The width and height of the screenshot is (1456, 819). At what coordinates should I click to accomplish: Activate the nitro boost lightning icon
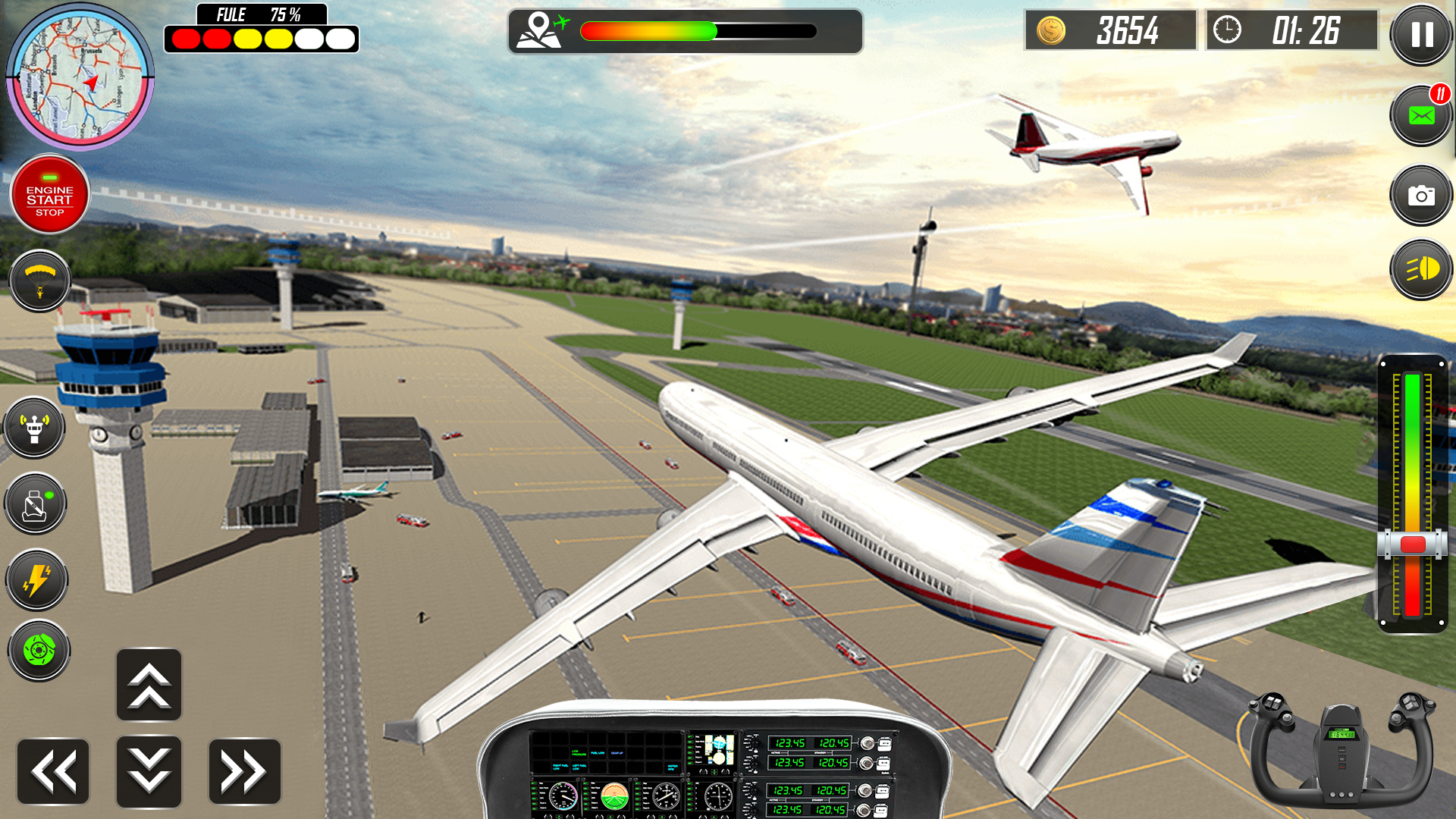point(36,579)
